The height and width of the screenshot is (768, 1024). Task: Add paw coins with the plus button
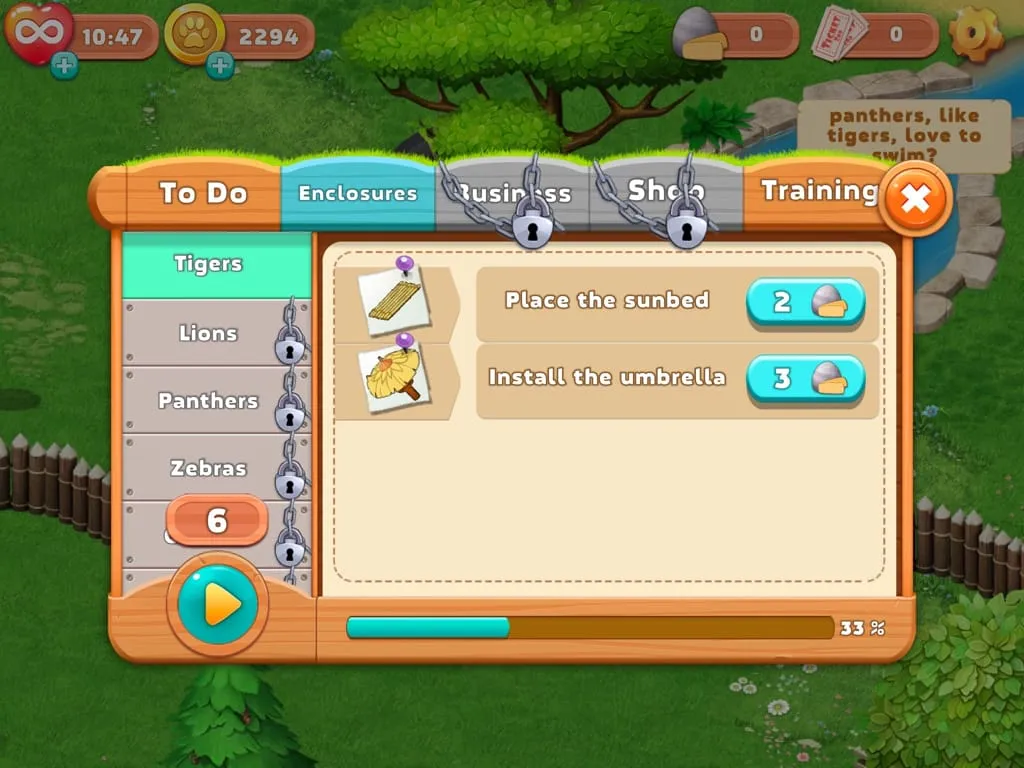220,66
